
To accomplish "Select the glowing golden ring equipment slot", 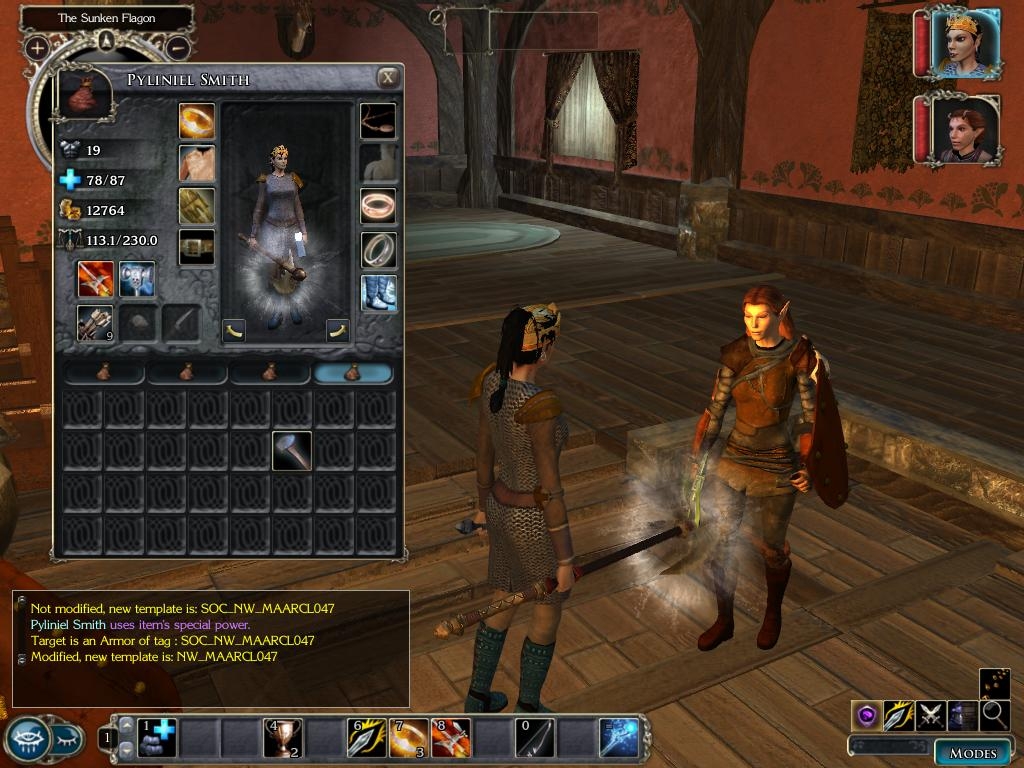I will 197,121.
